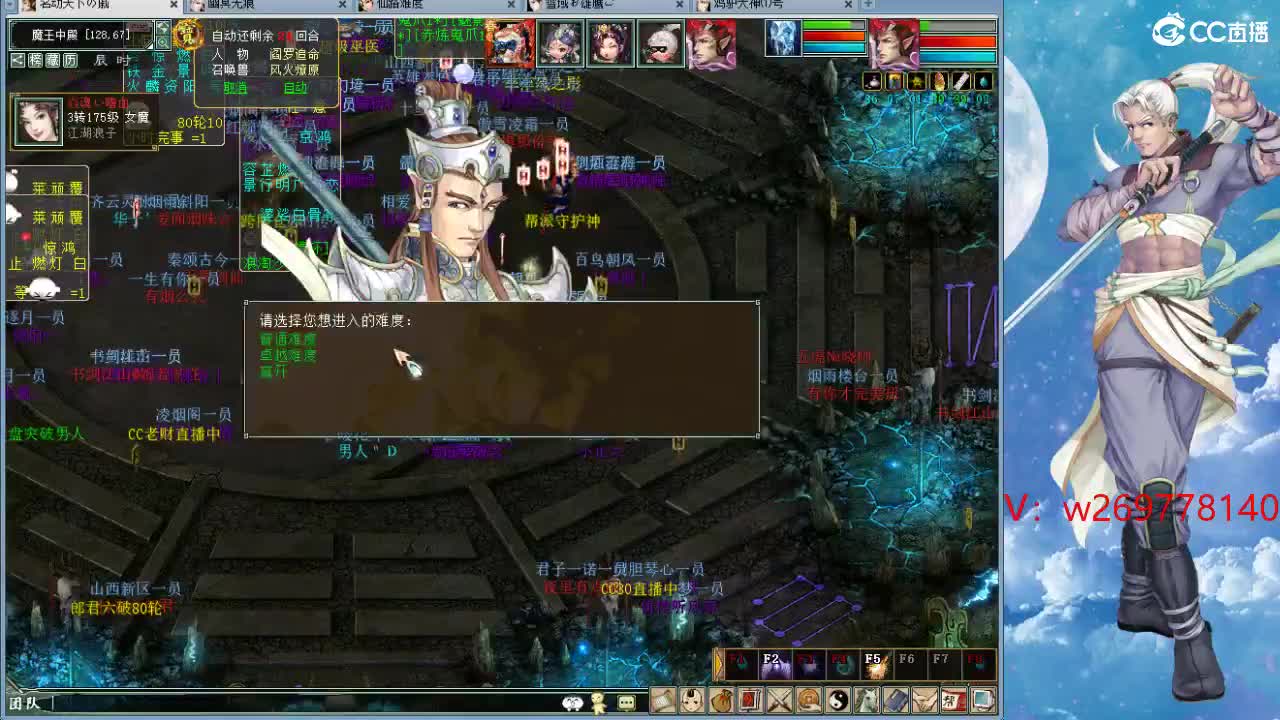Click the magnifier icon beside the minimap

164,43
